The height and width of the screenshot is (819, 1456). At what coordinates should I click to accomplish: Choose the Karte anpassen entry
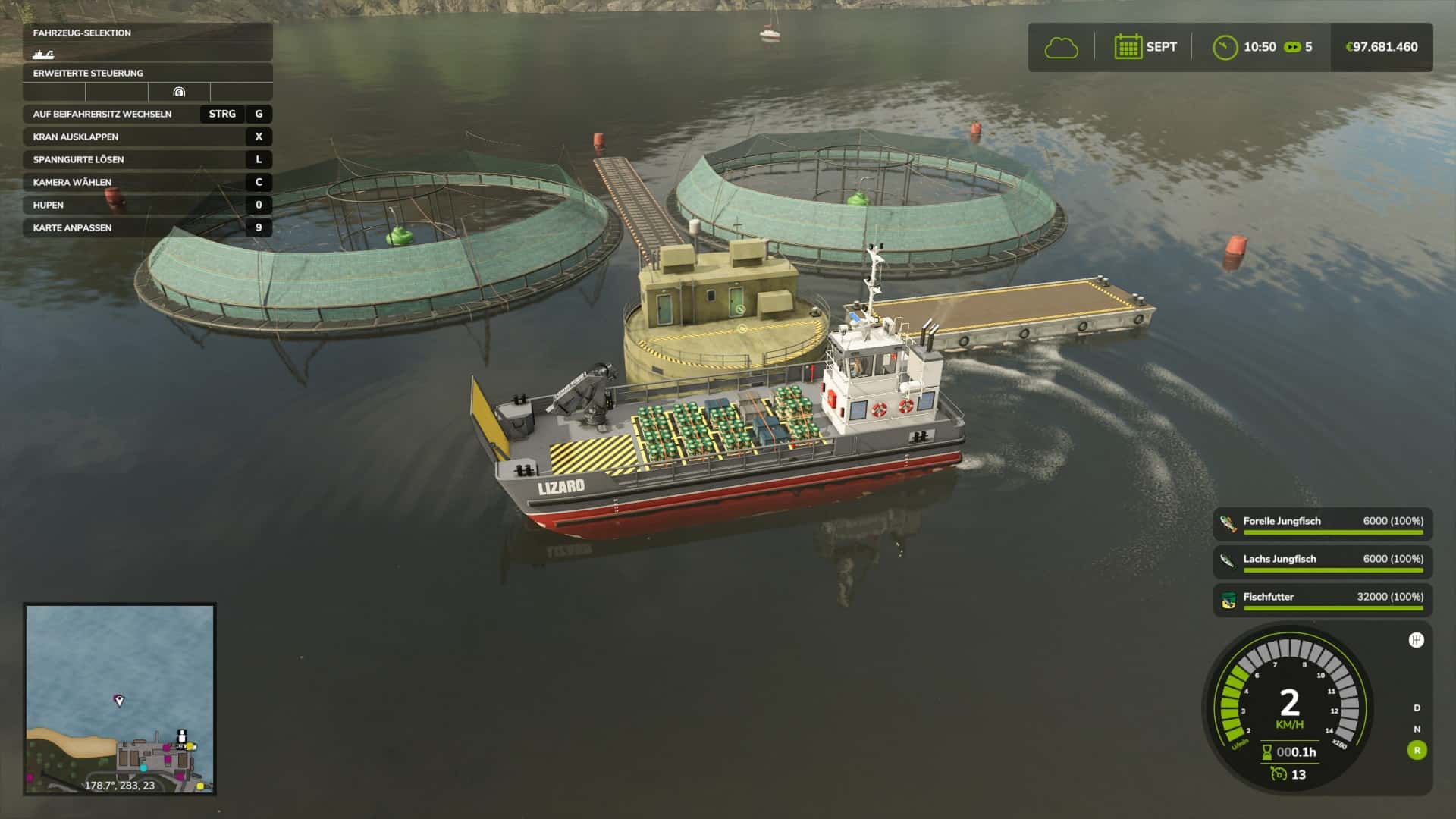tap(147, 227)
